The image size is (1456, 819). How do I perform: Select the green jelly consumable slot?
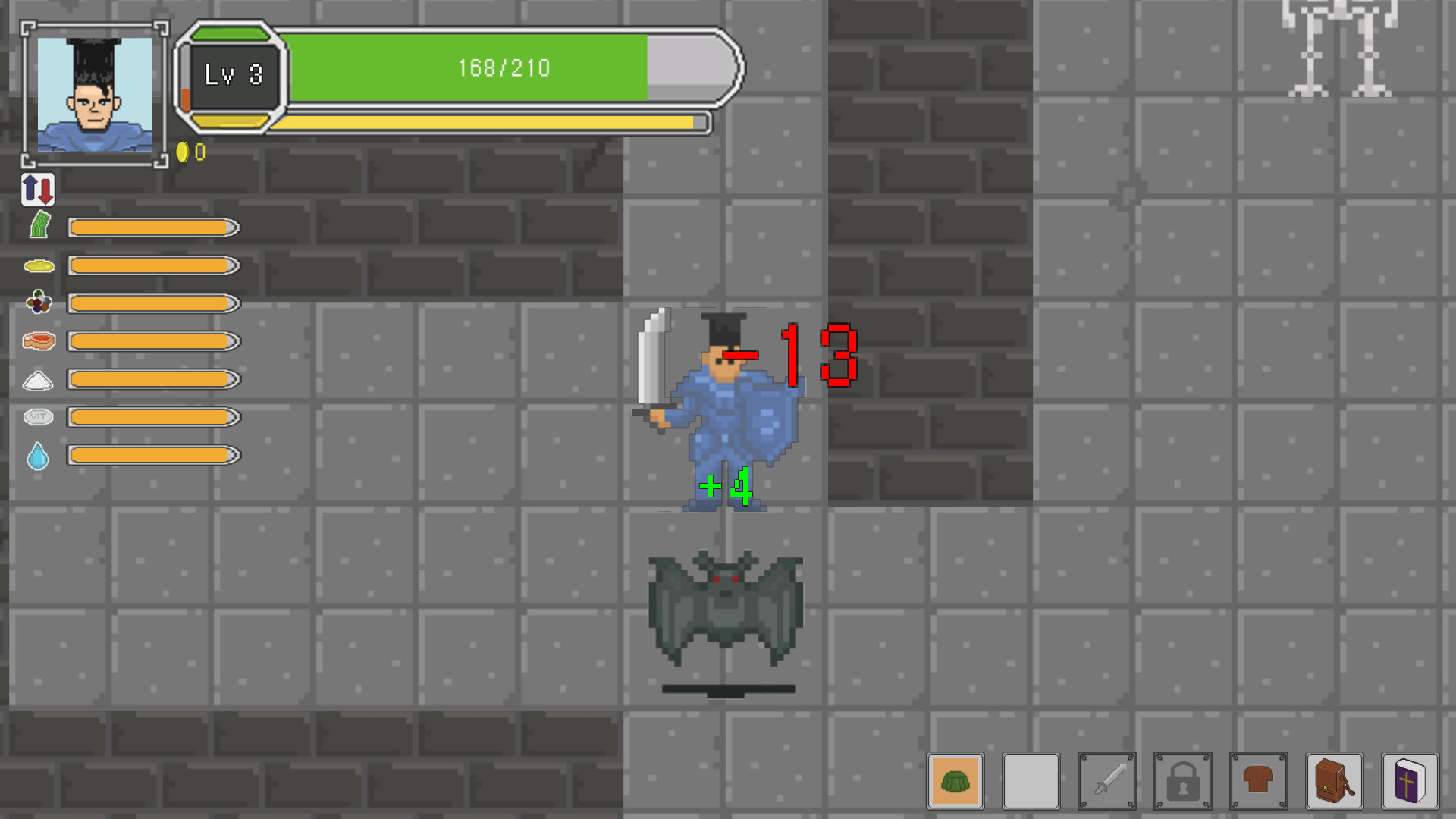pos(955,781)
